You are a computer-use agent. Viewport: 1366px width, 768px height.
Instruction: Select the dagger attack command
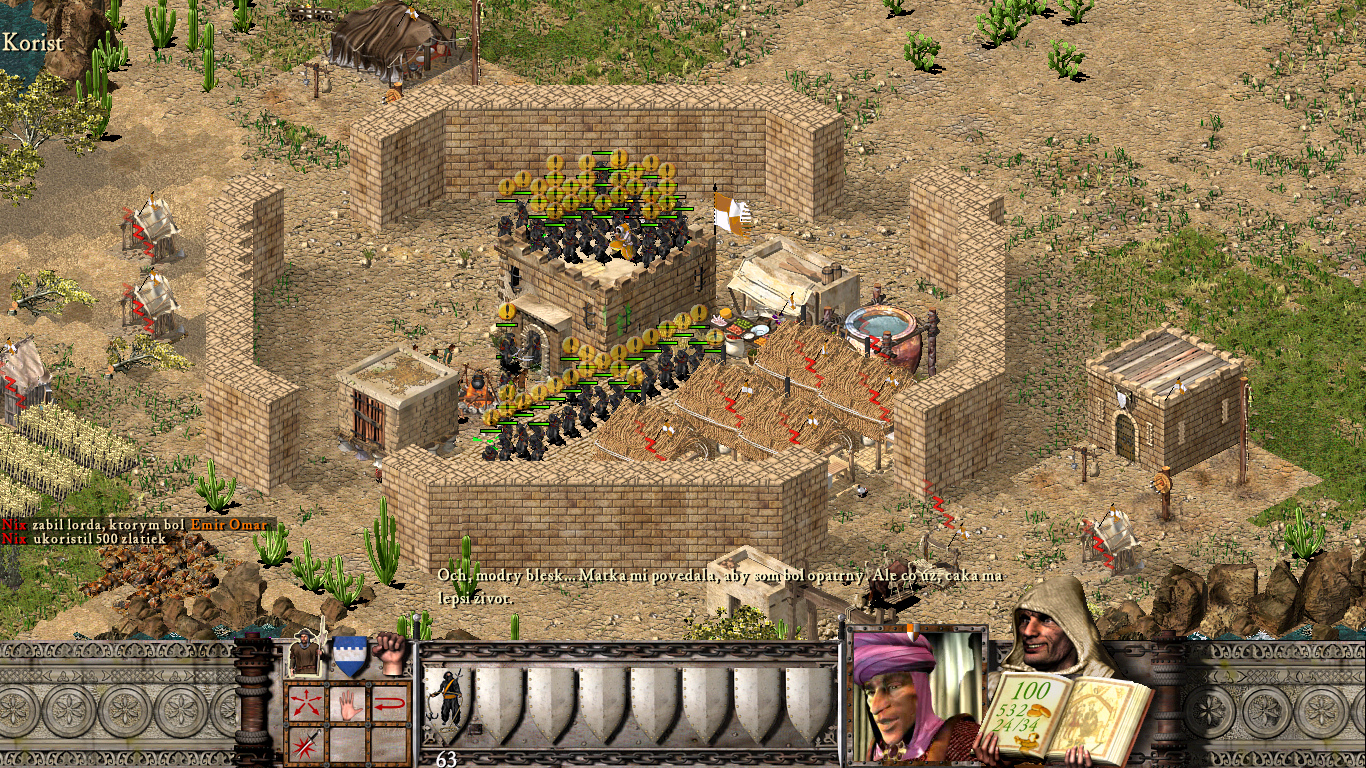304,744
